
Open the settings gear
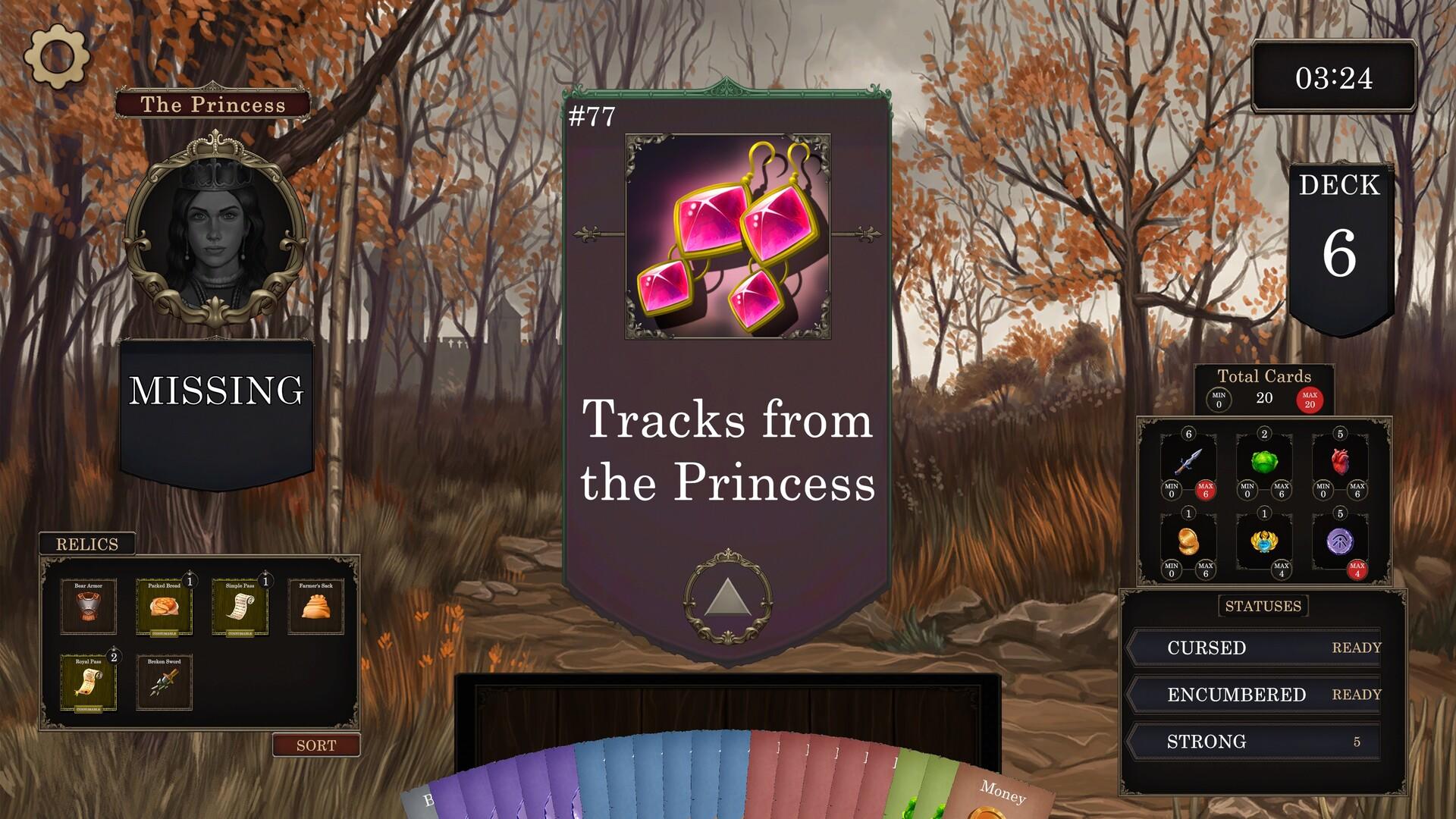[x=57, y=56]
